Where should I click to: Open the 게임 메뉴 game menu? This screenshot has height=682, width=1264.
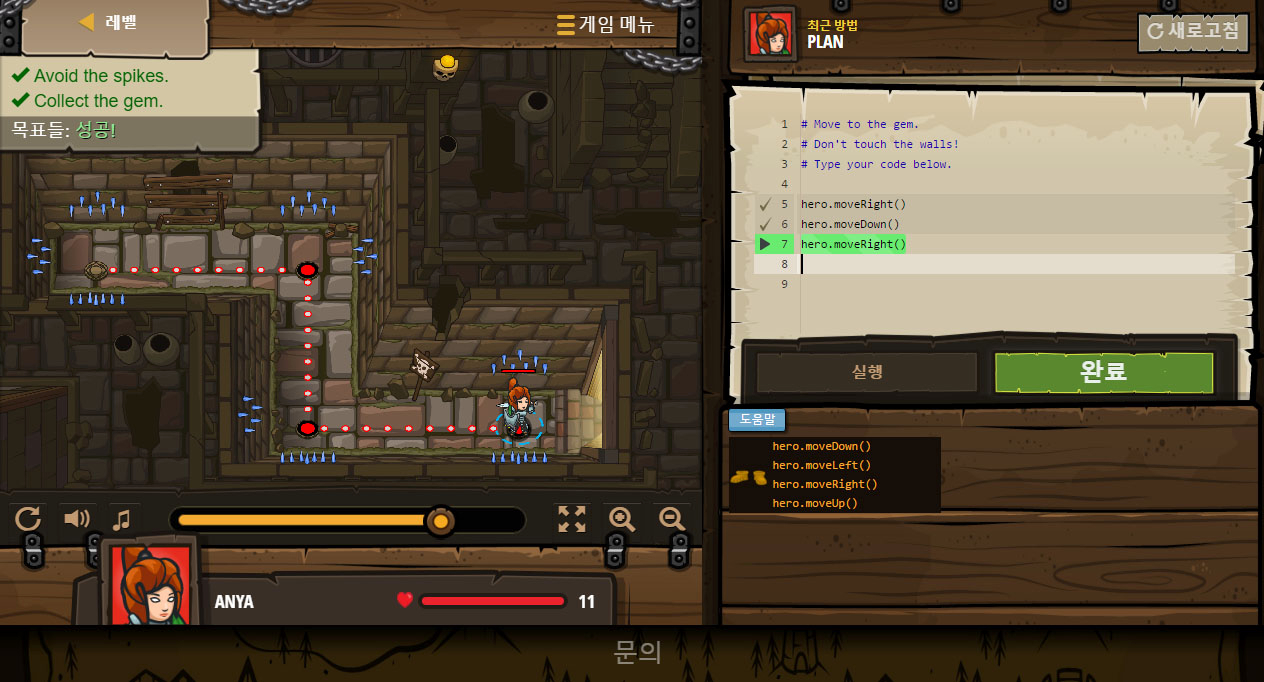[605, 25]
